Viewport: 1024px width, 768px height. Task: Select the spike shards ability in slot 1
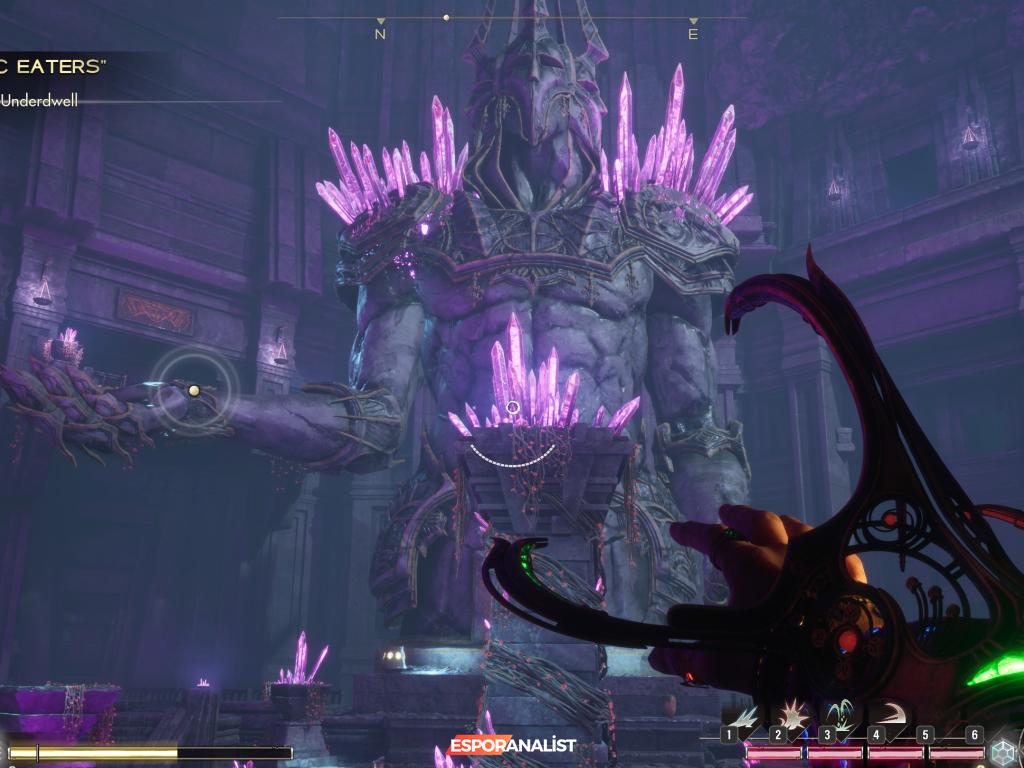[745, 715]
